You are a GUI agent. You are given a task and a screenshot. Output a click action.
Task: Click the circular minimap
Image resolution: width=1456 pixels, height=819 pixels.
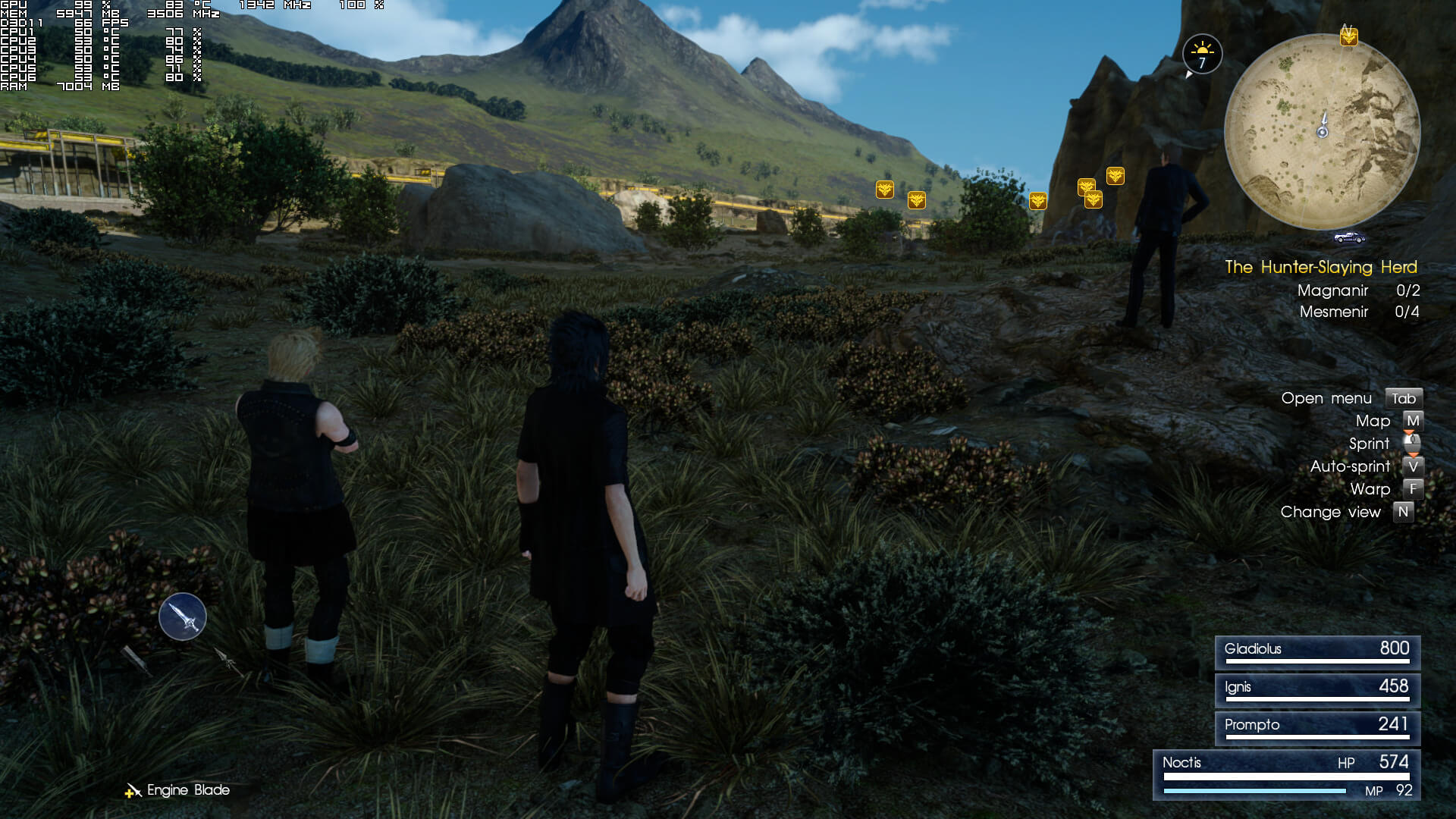click(x=1322, y=131)
